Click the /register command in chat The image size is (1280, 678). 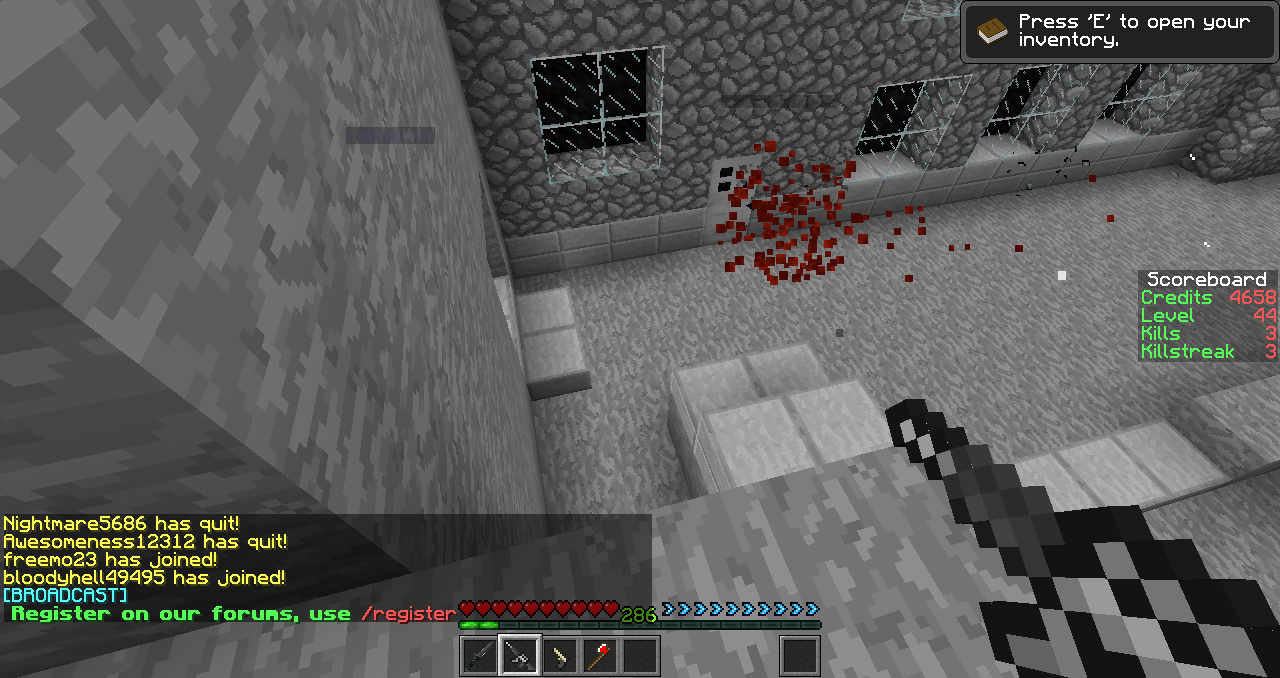(x=407, y=614)
